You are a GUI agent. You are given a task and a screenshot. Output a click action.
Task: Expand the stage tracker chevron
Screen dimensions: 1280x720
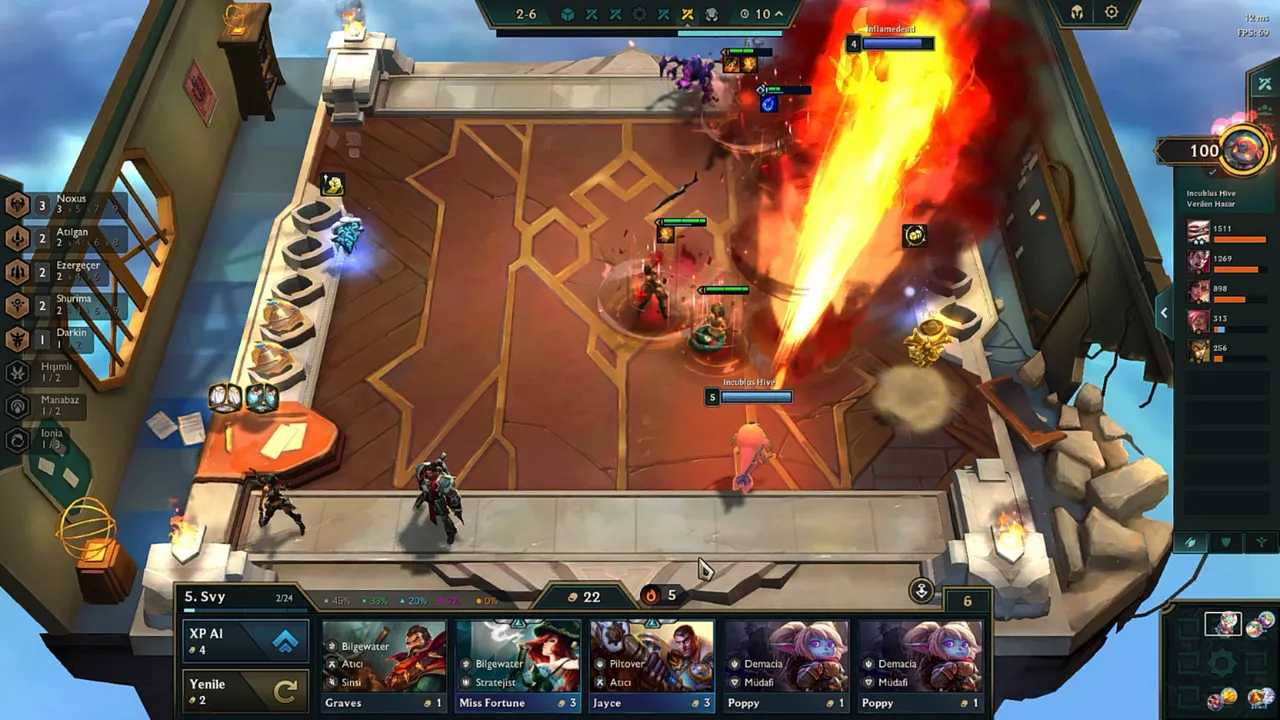point(779,14)
